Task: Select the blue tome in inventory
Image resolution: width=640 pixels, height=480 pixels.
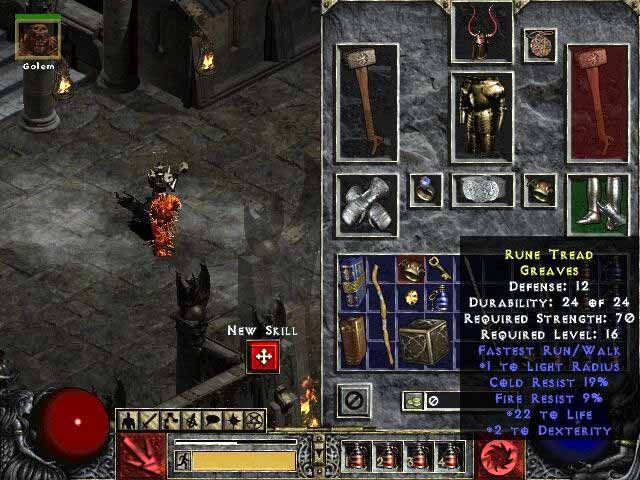Action: [x=352, y=278]
